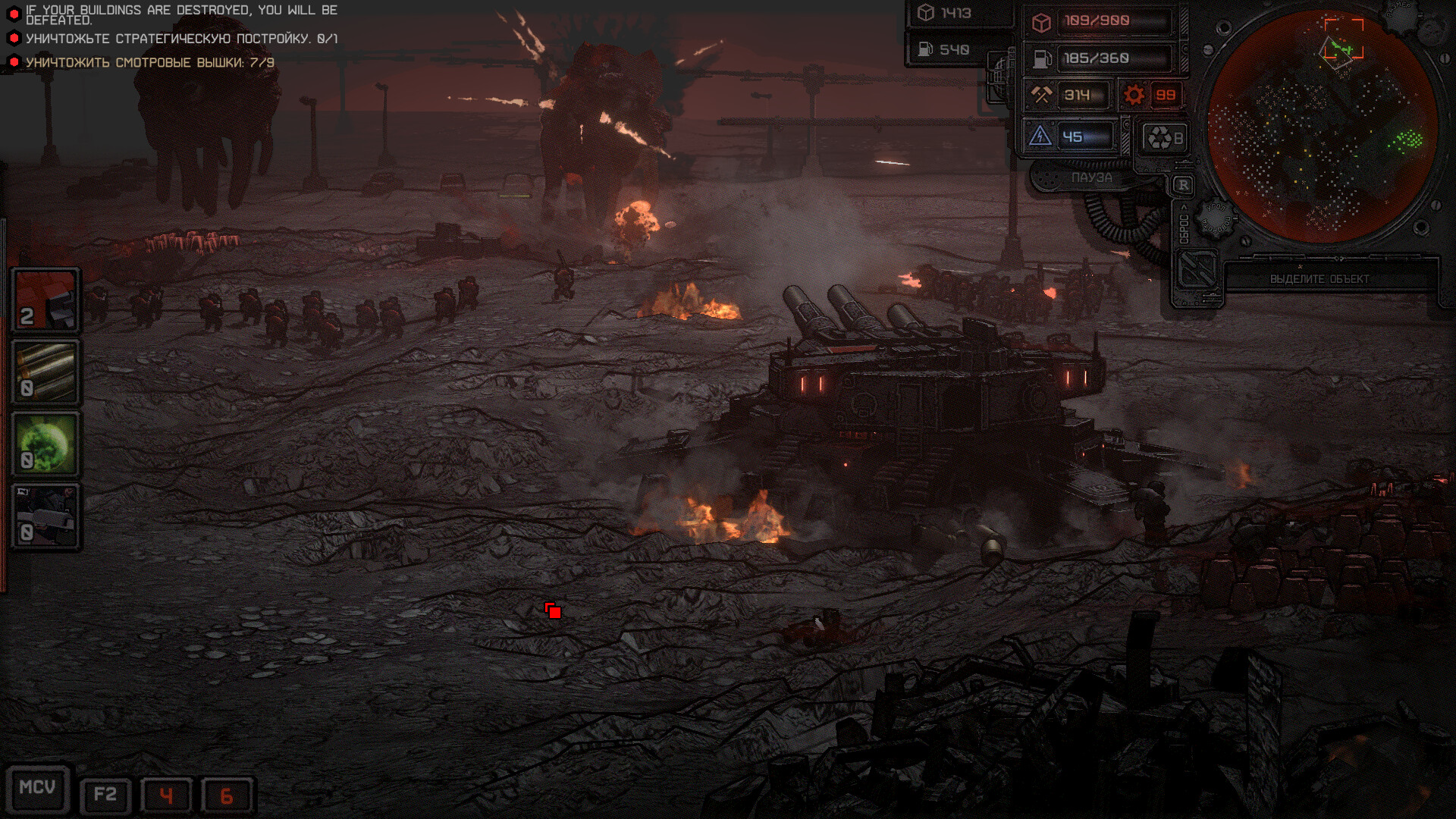Activate the green orb ability card
Viewport: 1456px width, 819px height.
pos(45,443)
